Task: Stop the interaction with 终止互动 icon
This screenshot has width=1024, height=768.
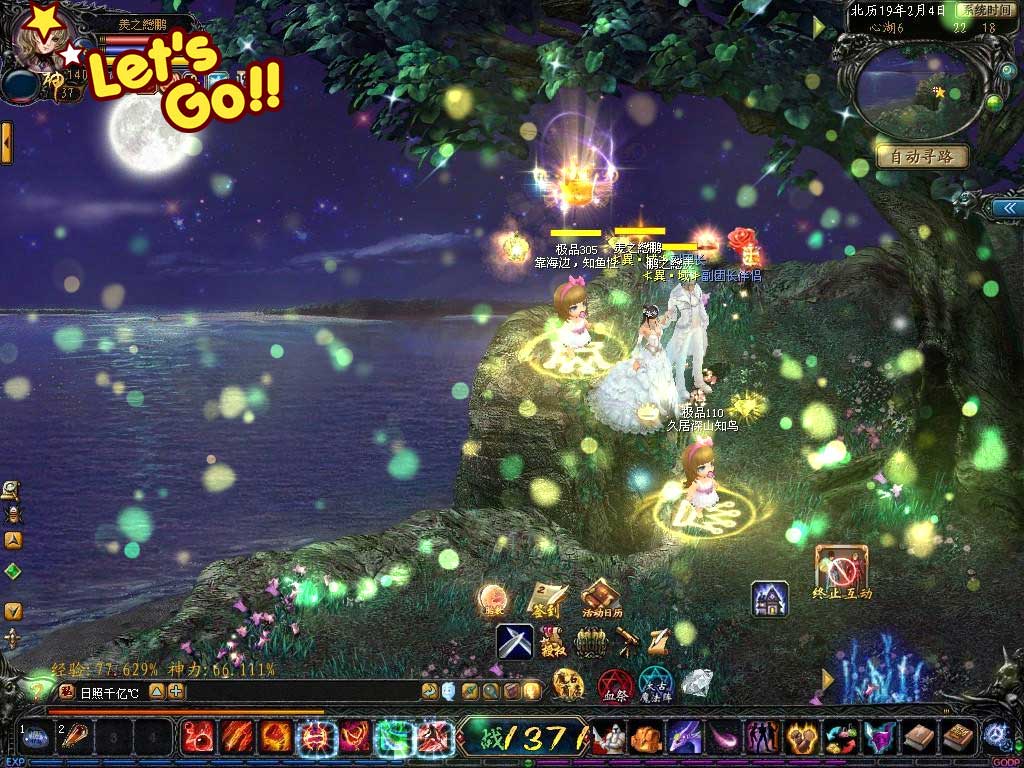Action: [x=841, y=571]
